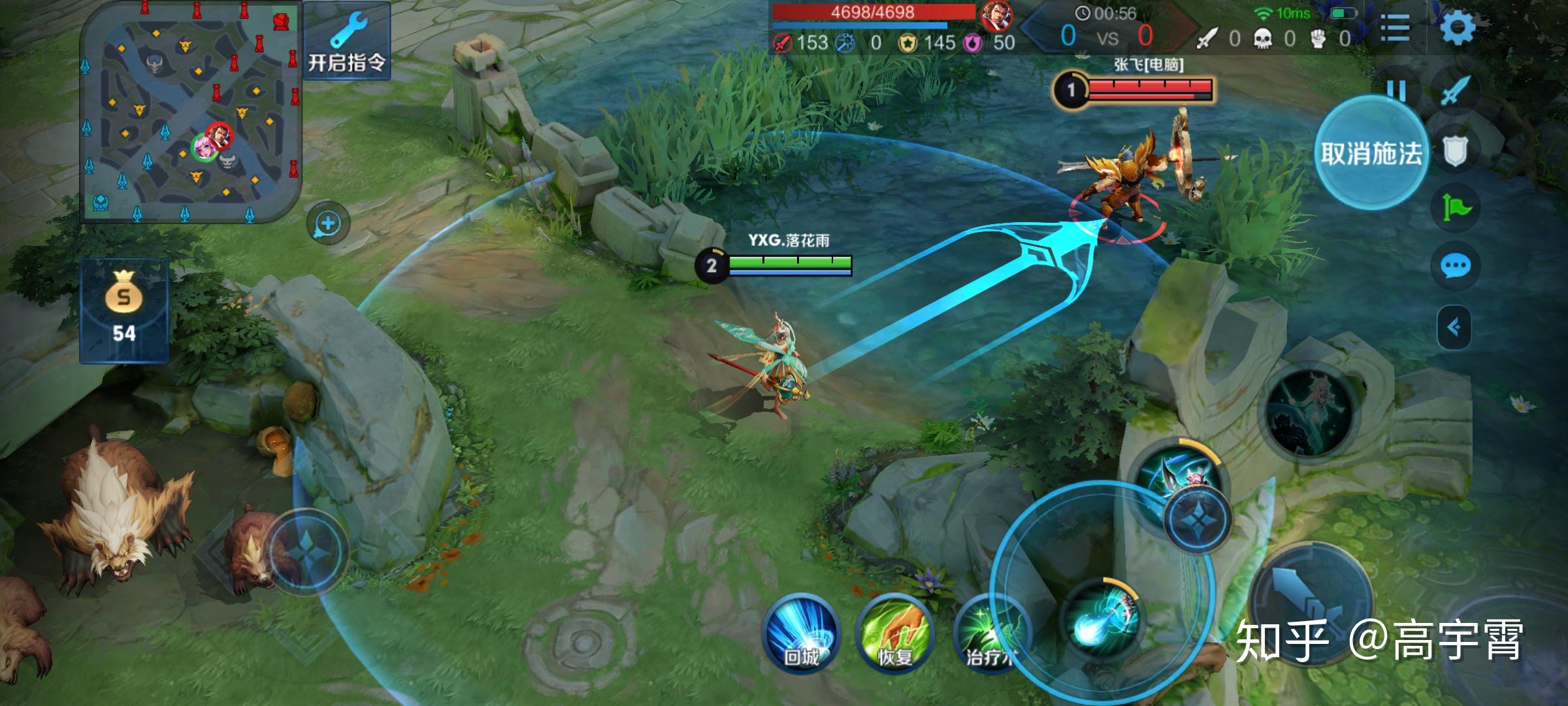
Task: Select the green flag gather signal
Action: click(x=1456, y=208)
